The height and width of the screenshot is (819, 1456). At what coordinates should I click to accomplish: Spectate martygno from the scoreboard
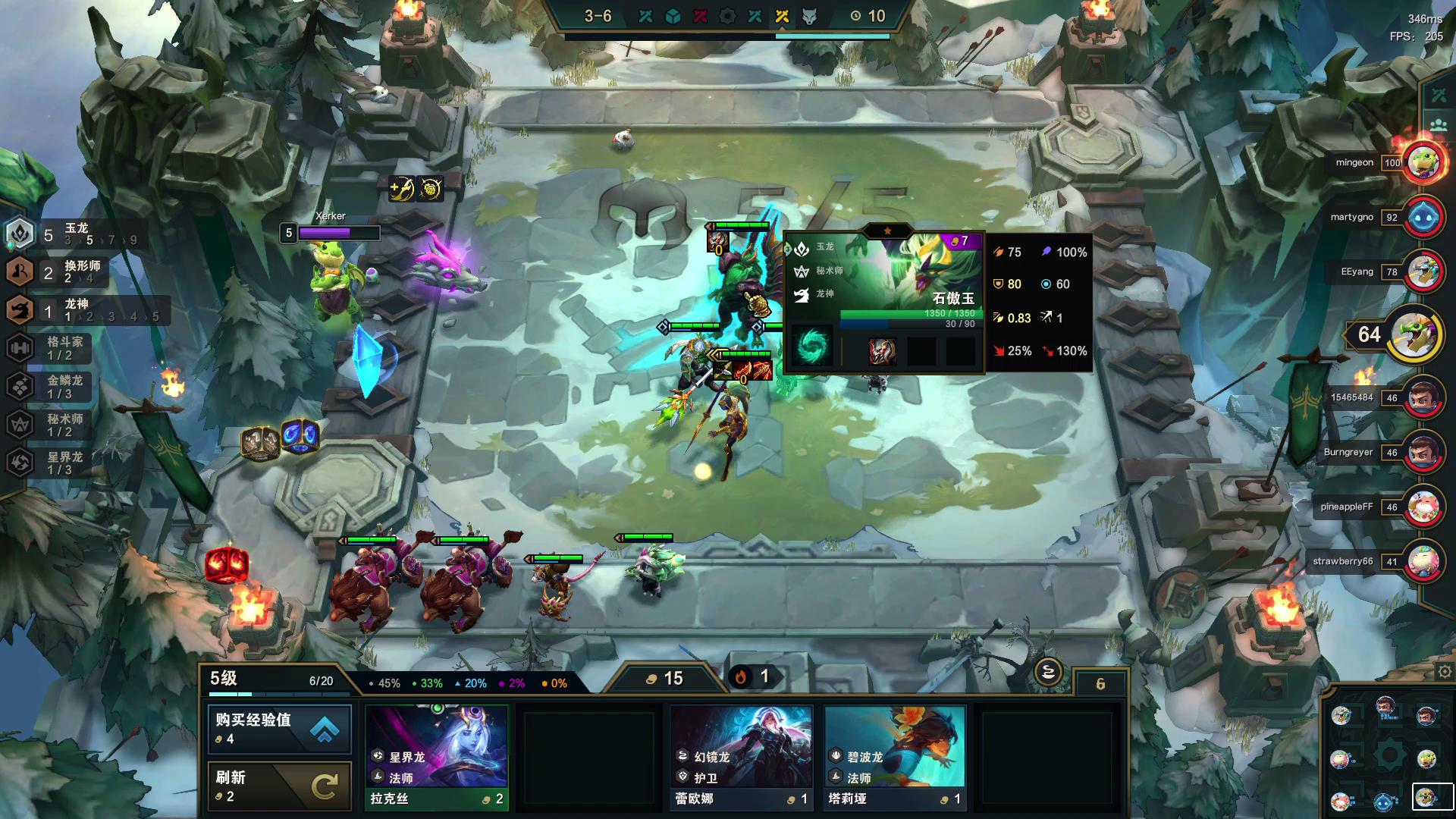(x=1423, y=217)
